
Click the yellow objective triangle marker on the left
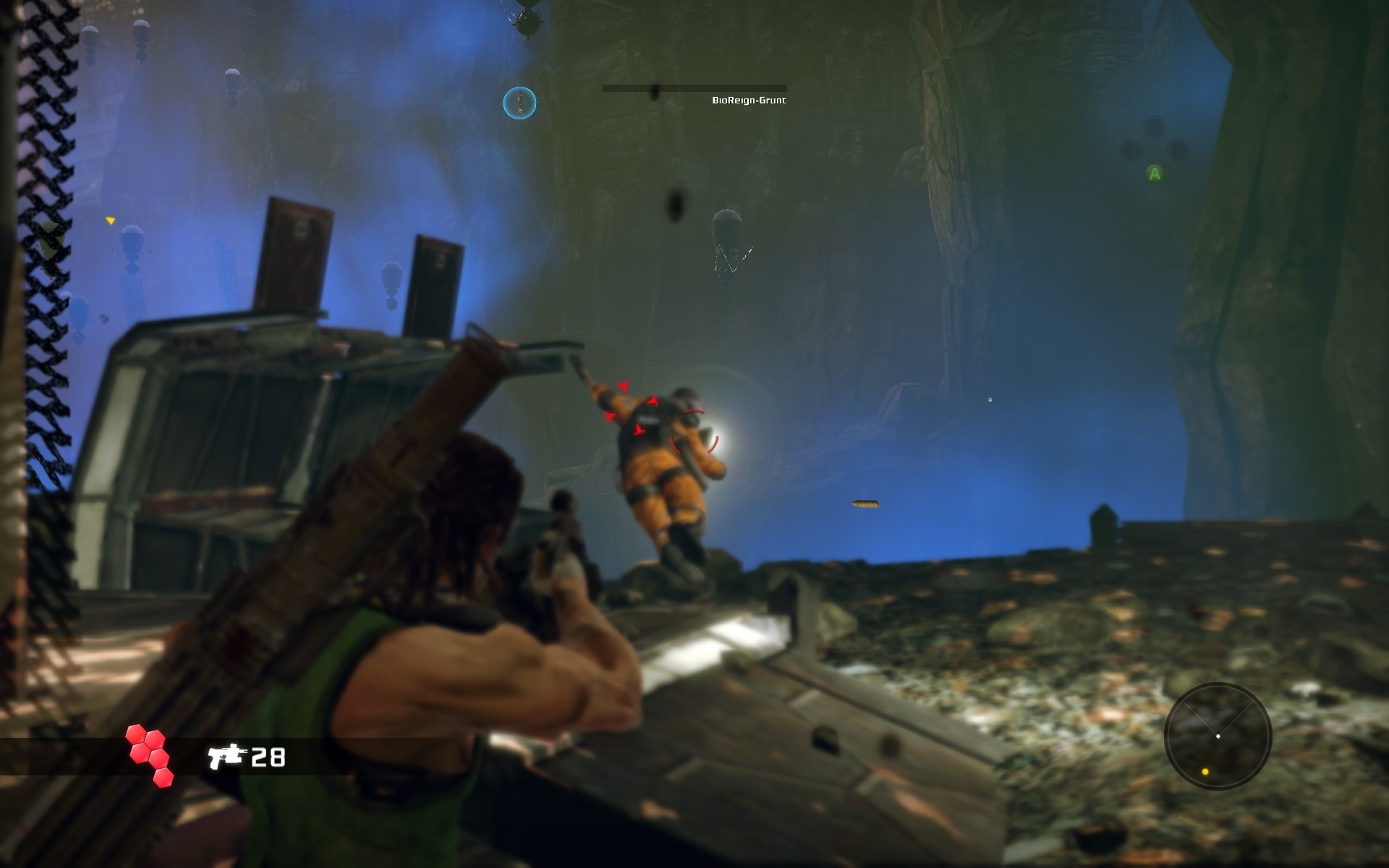[x=111, y=219]
